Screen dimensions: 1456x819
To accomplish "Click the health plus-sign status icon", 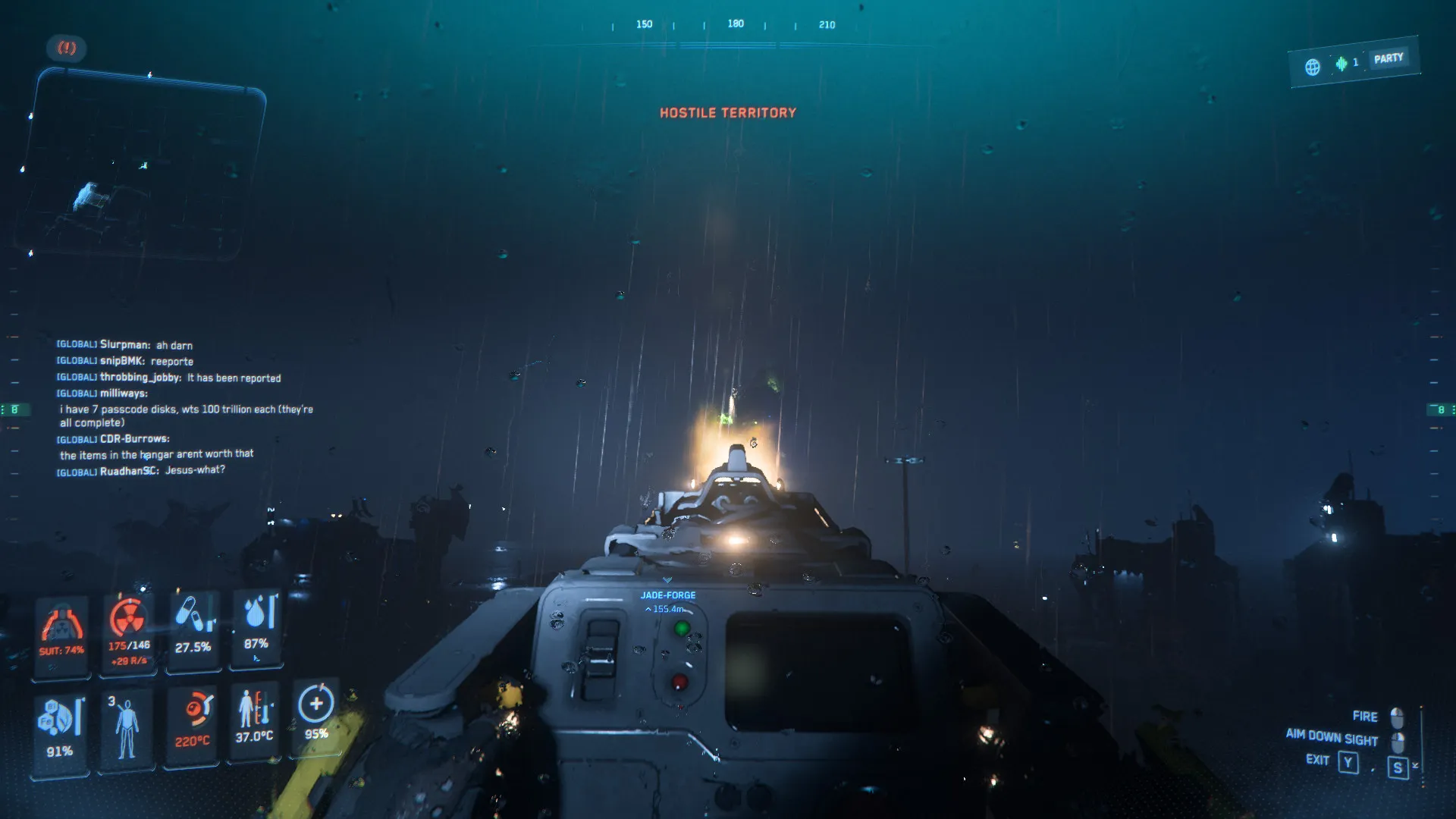I will point(316,704).
